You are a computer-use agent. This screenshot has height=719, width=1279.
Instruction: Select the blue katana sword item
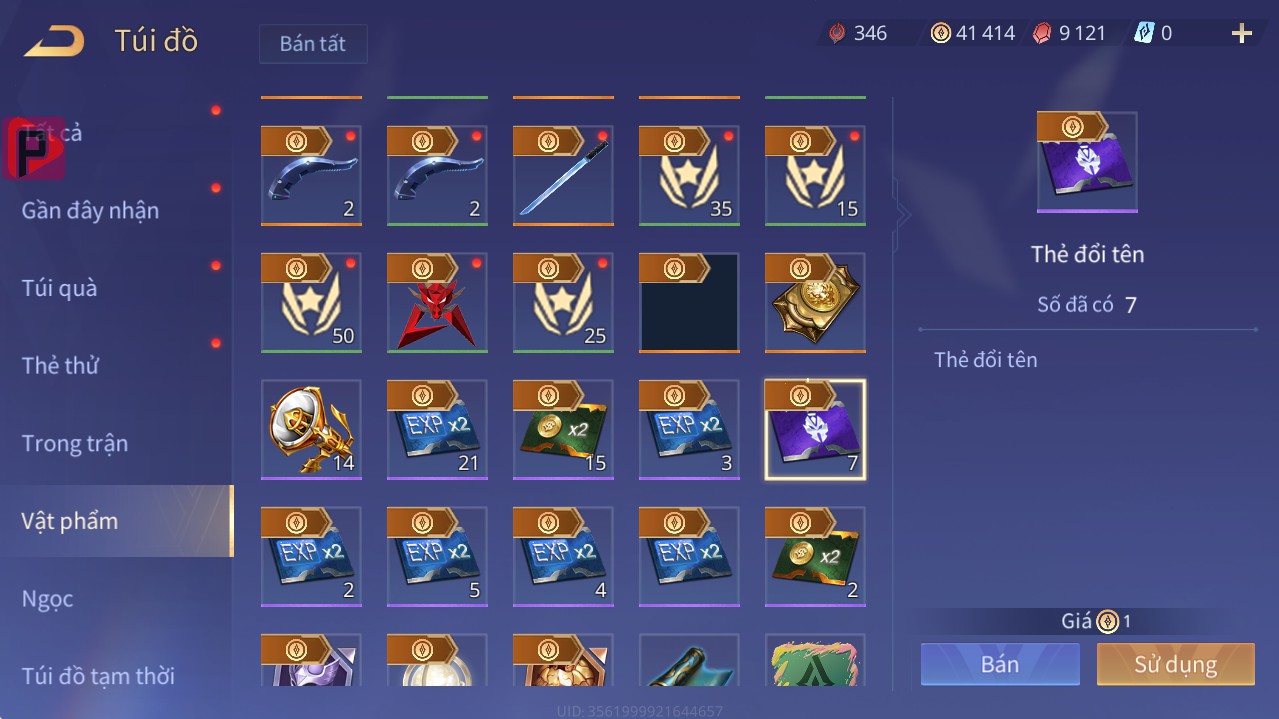pyautogui.click(x=563, y=176)
